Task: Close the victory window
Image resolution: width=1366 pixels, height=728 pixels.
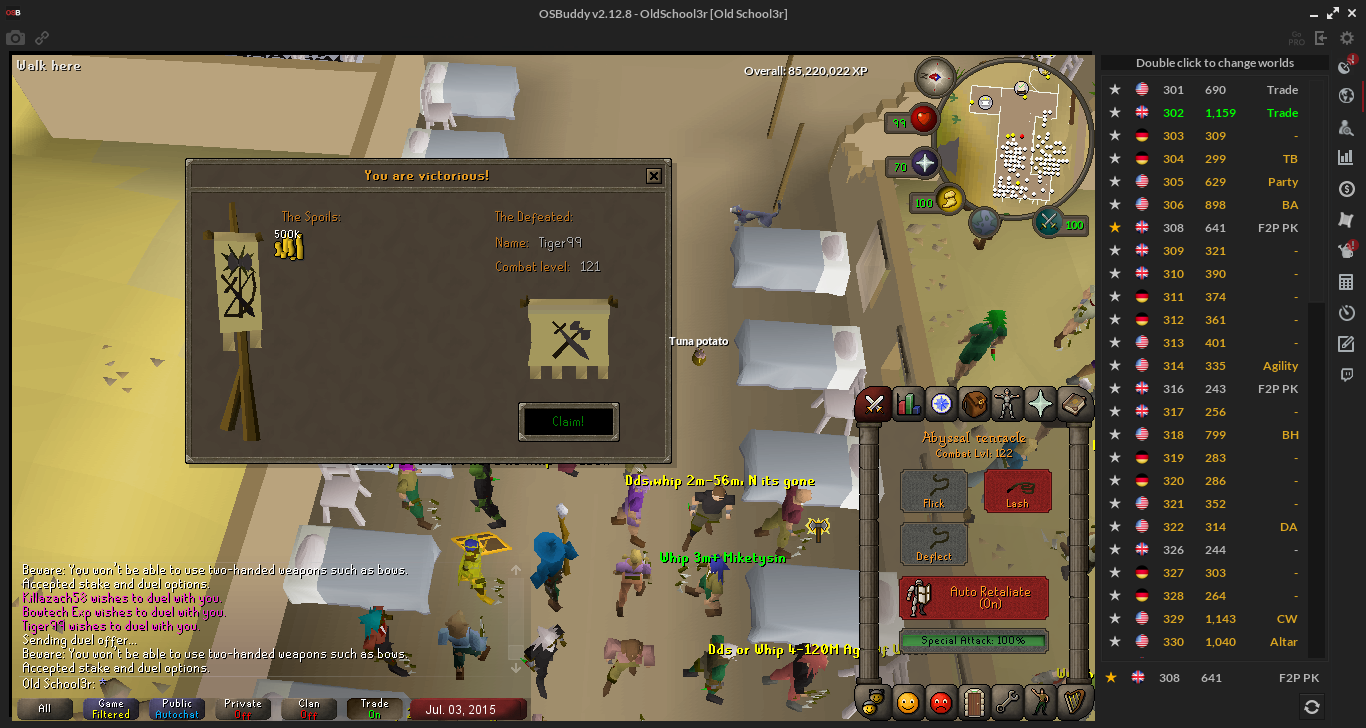Action: (653, 176)
